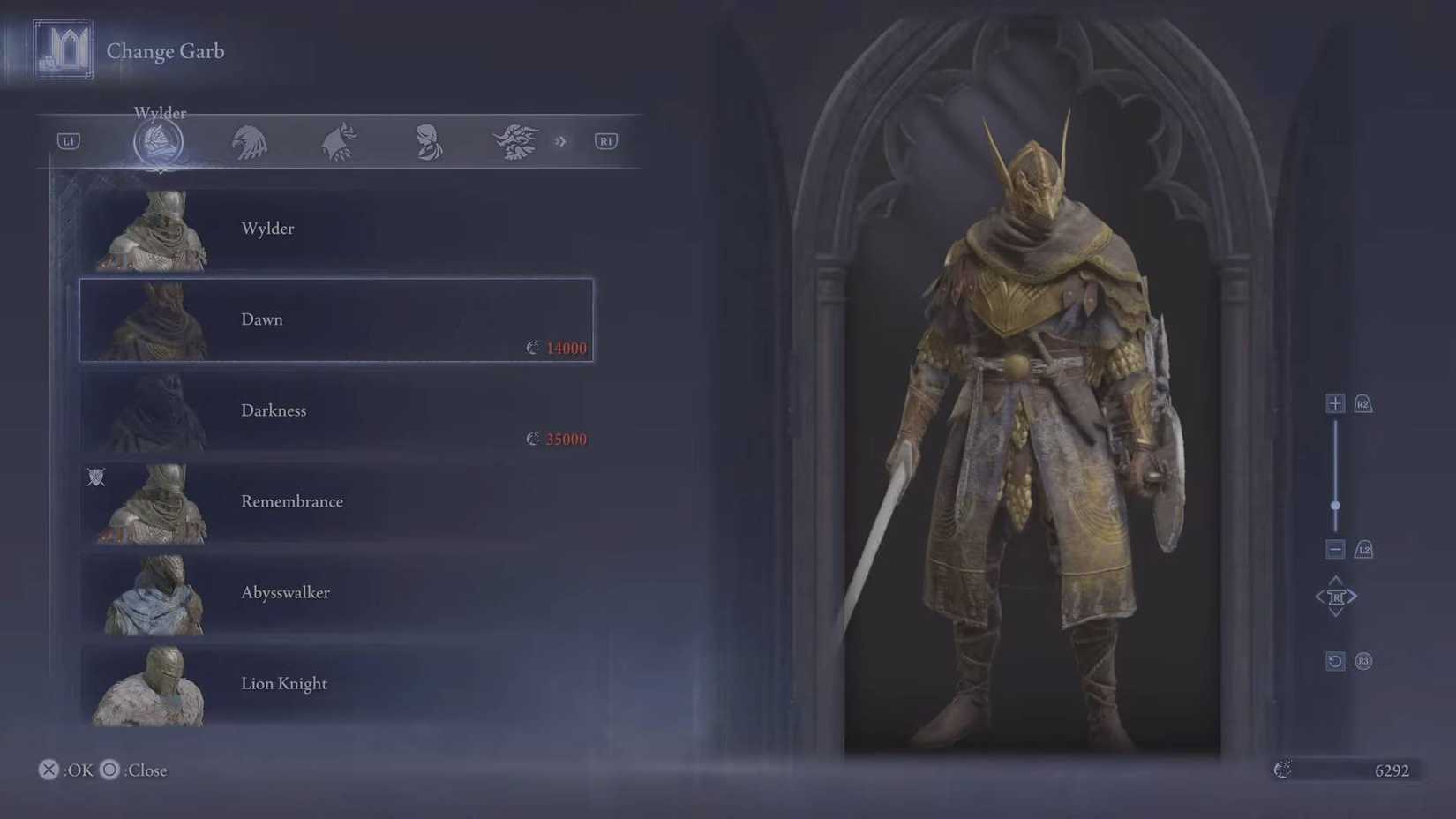Click the zoom-in plus icon

click(1335, 402)
